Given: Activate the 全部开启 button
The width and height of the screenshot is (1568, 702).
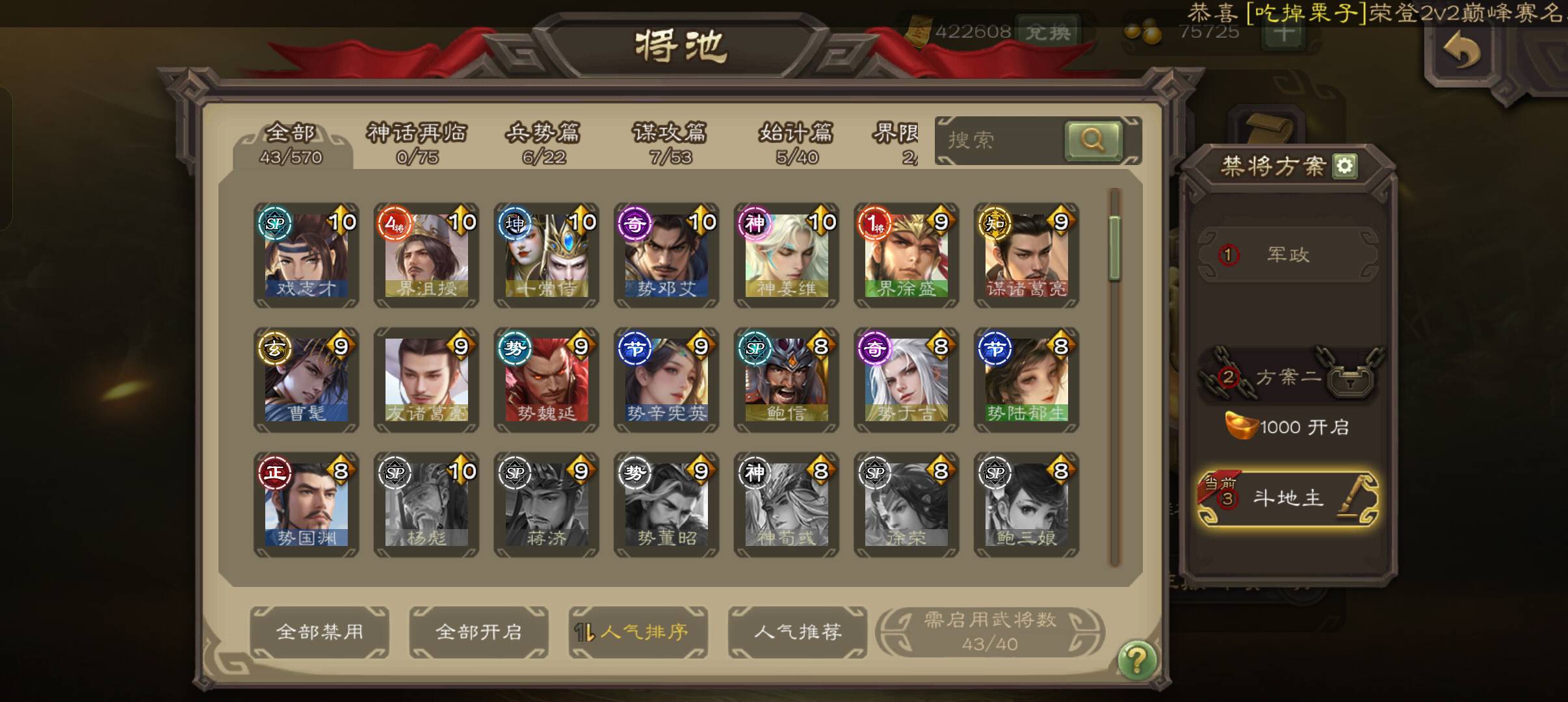Looking at the screenshot, I should tap(478, 632).
